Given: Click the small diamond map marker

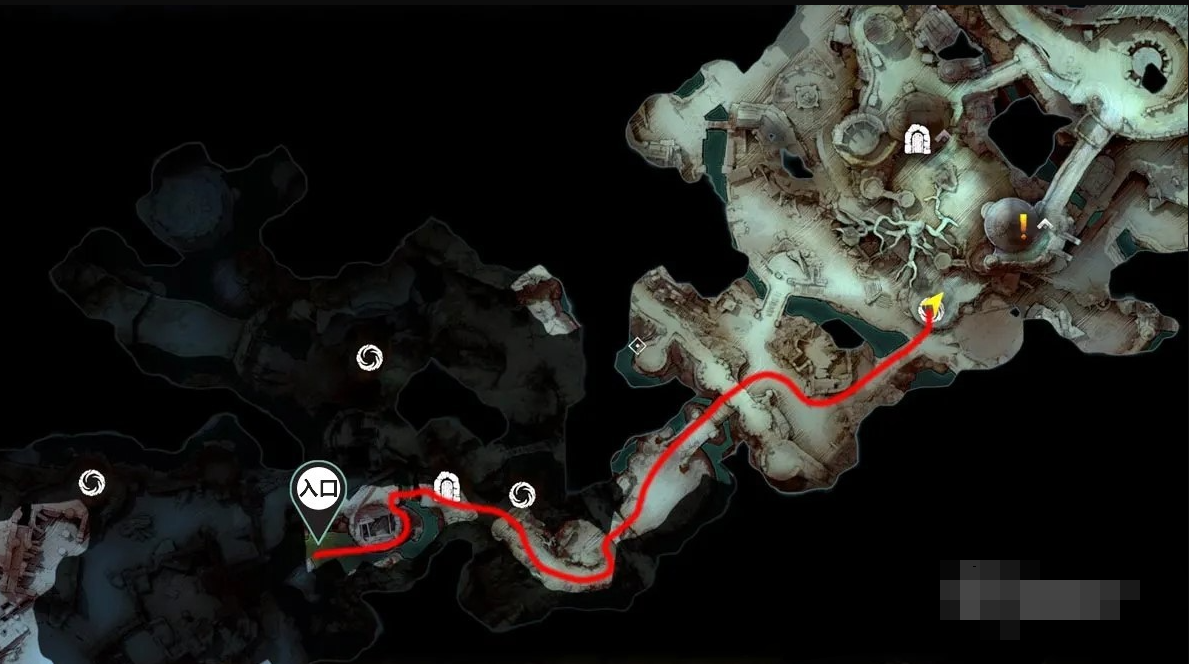Looking at the screenshot, I should [637, 346].
